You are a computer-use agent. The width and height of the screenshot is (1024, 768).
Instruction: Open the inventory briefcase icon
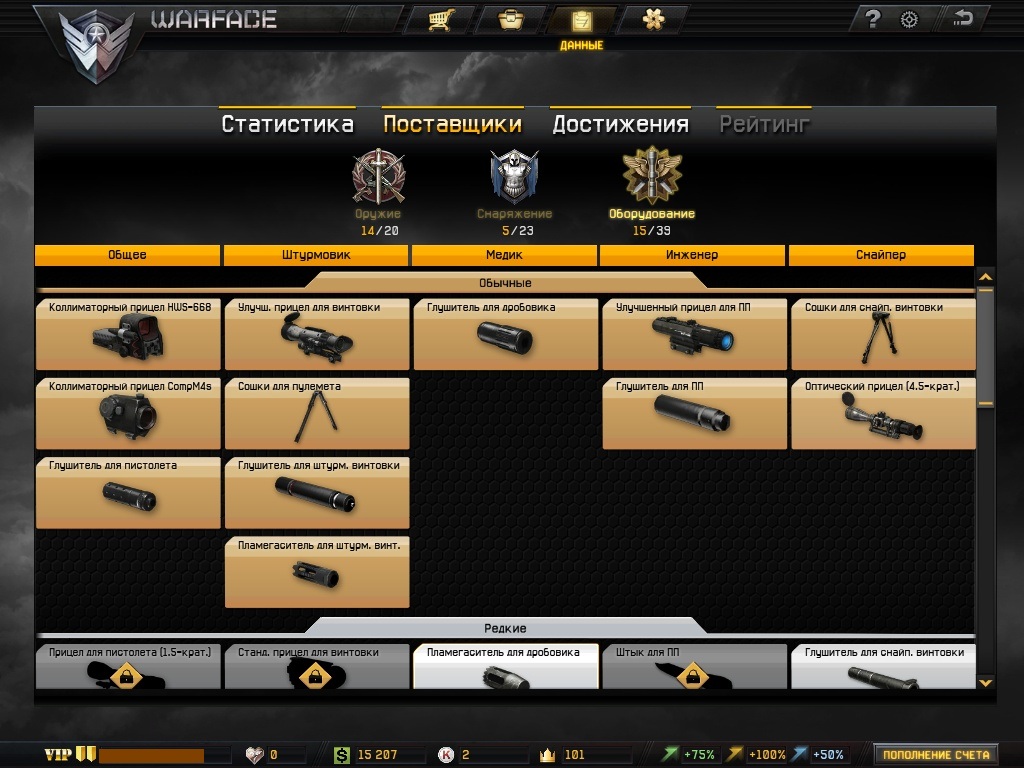tap(509, 20)
